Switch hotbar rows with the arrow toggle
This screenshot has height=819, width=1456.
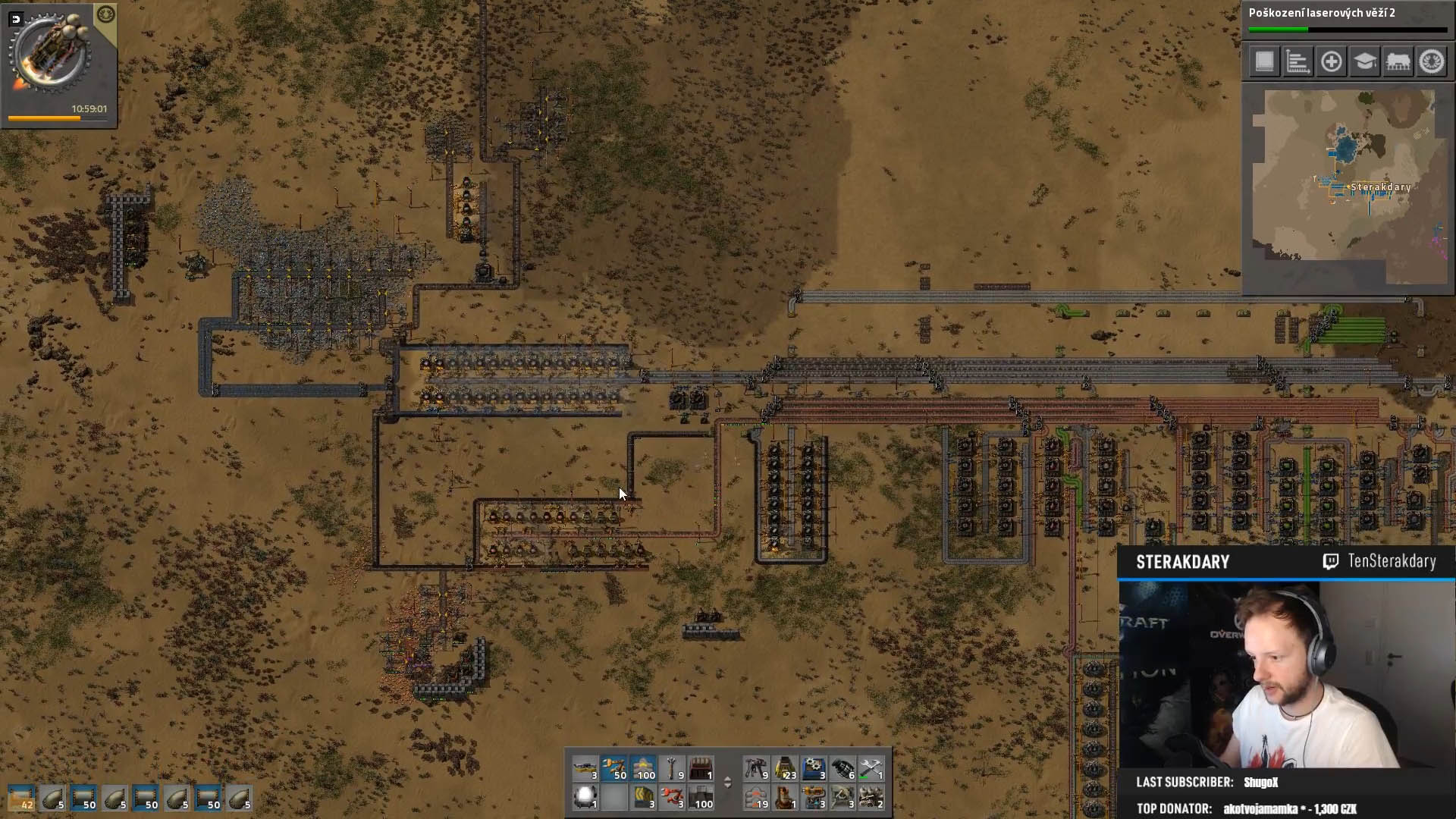[x=727, y=783]
